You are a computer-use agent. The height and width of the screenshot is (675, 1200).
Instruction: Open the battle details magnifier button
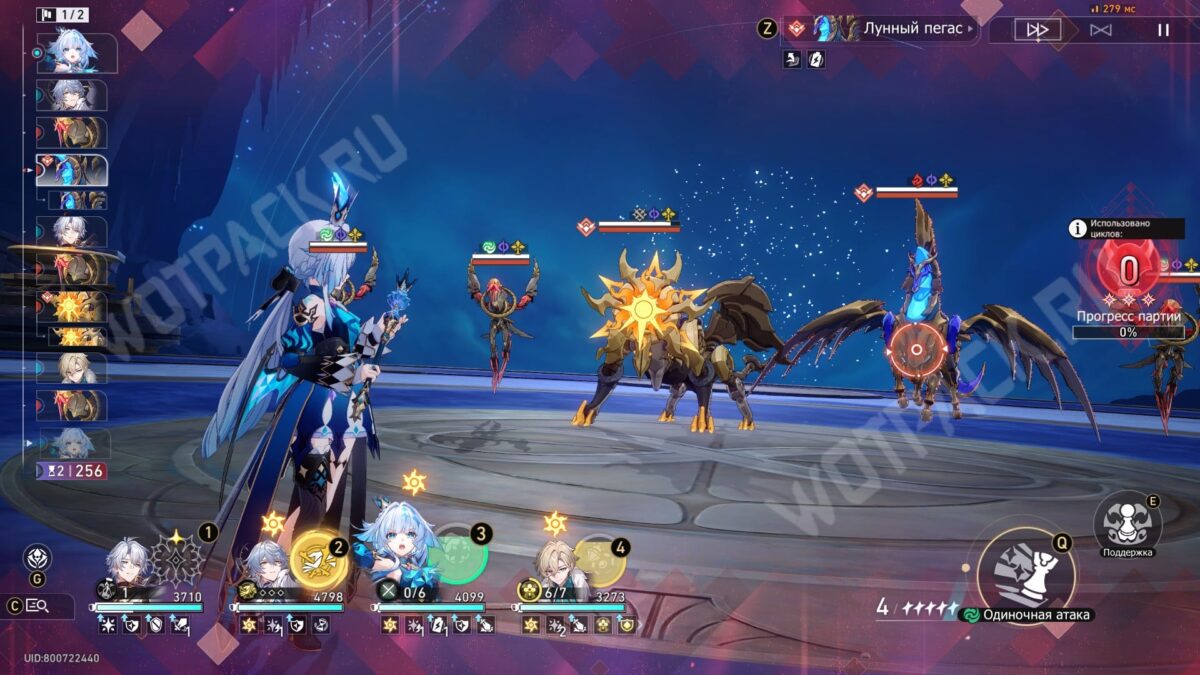tap(37, 605)
